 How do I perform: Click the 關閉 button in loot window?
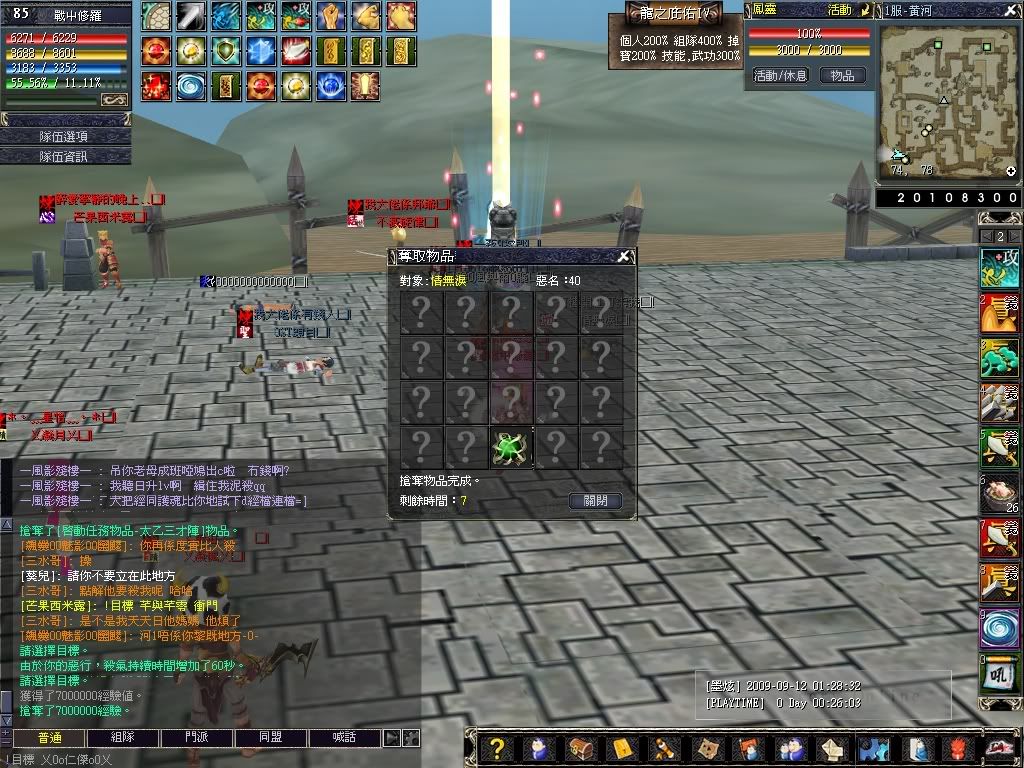coord(595,501)
